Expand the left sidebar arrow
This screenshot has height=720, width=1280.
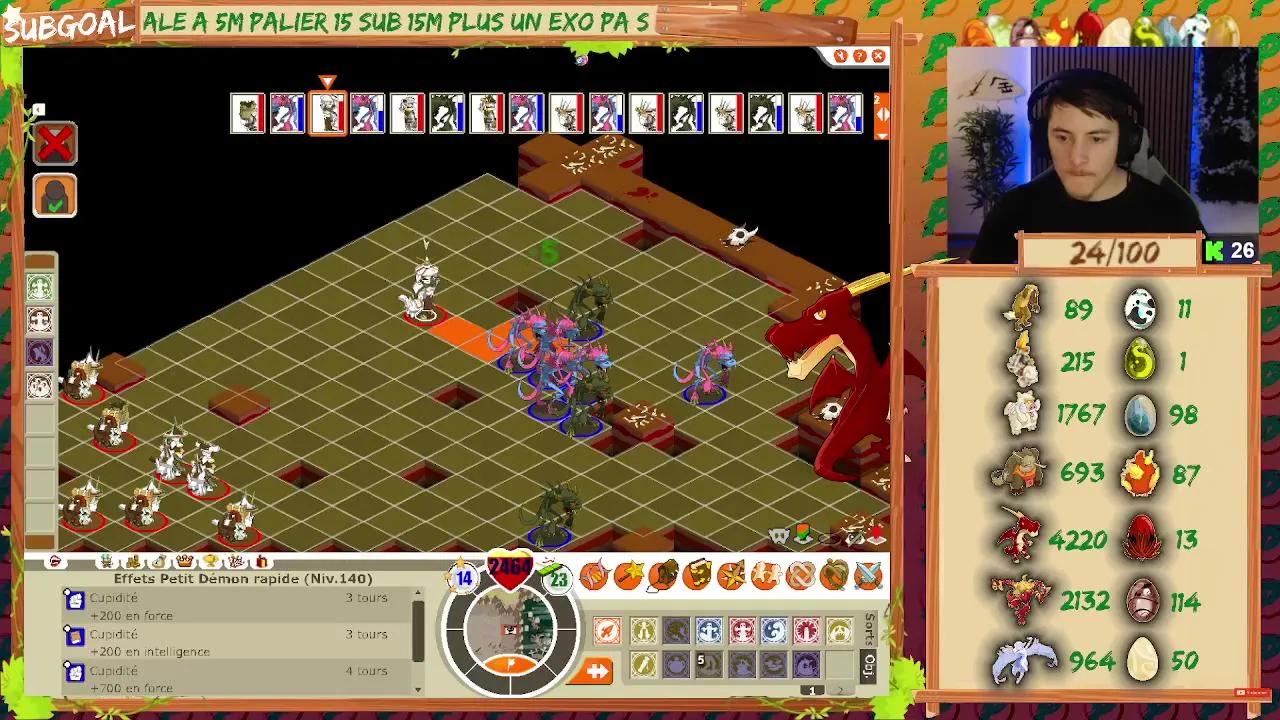[40, 108]
